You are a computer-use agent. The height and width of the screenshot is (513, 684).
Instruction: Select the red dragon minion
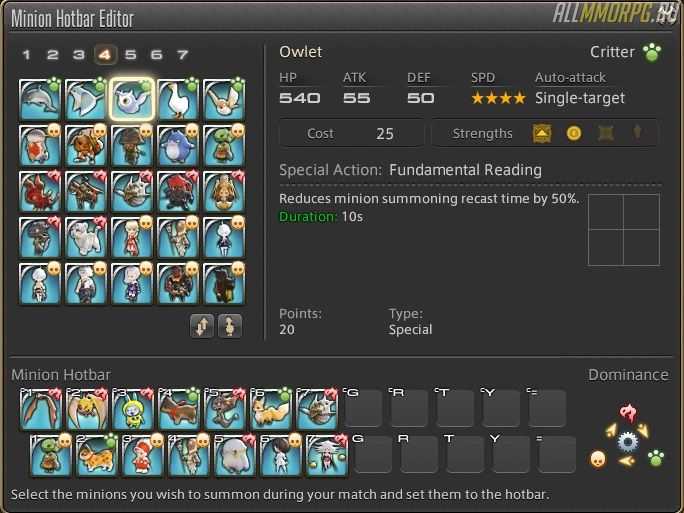39,192
